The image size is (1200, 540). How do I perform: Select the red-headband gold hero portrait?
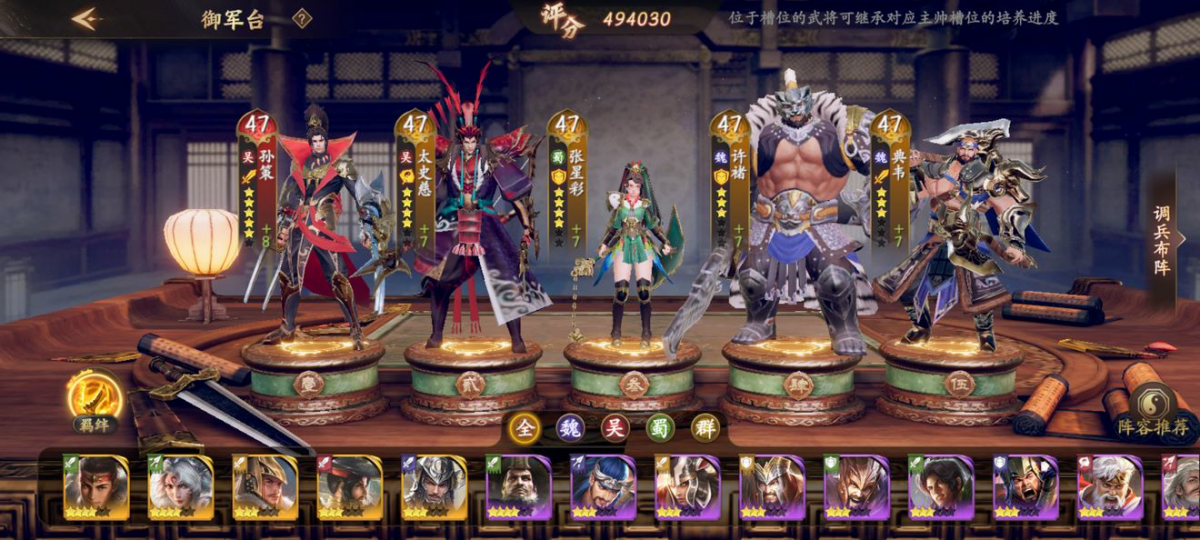96,487
